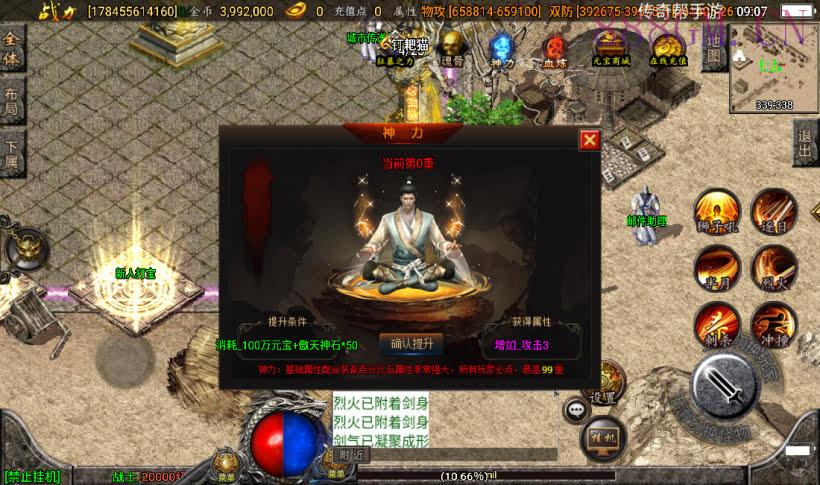
Task: Activate the 半月 skill
Action: coord(717,267)
